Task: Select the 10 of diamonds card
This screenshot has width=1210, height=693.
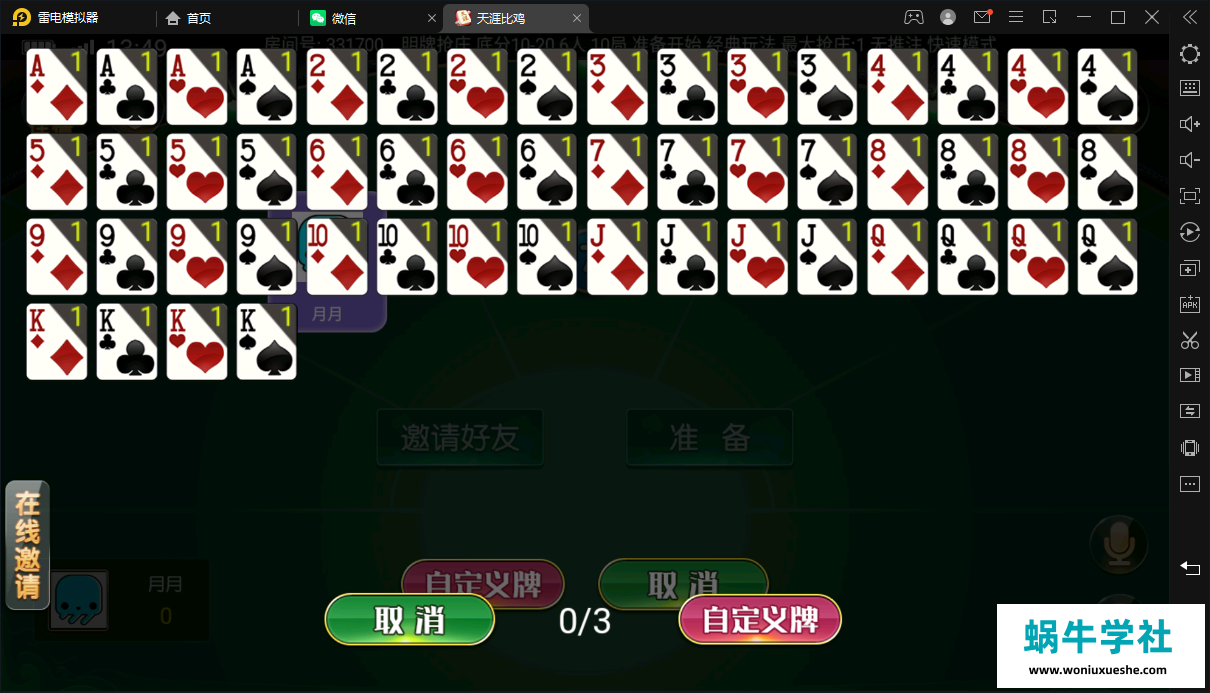Action: coord(337,257)
